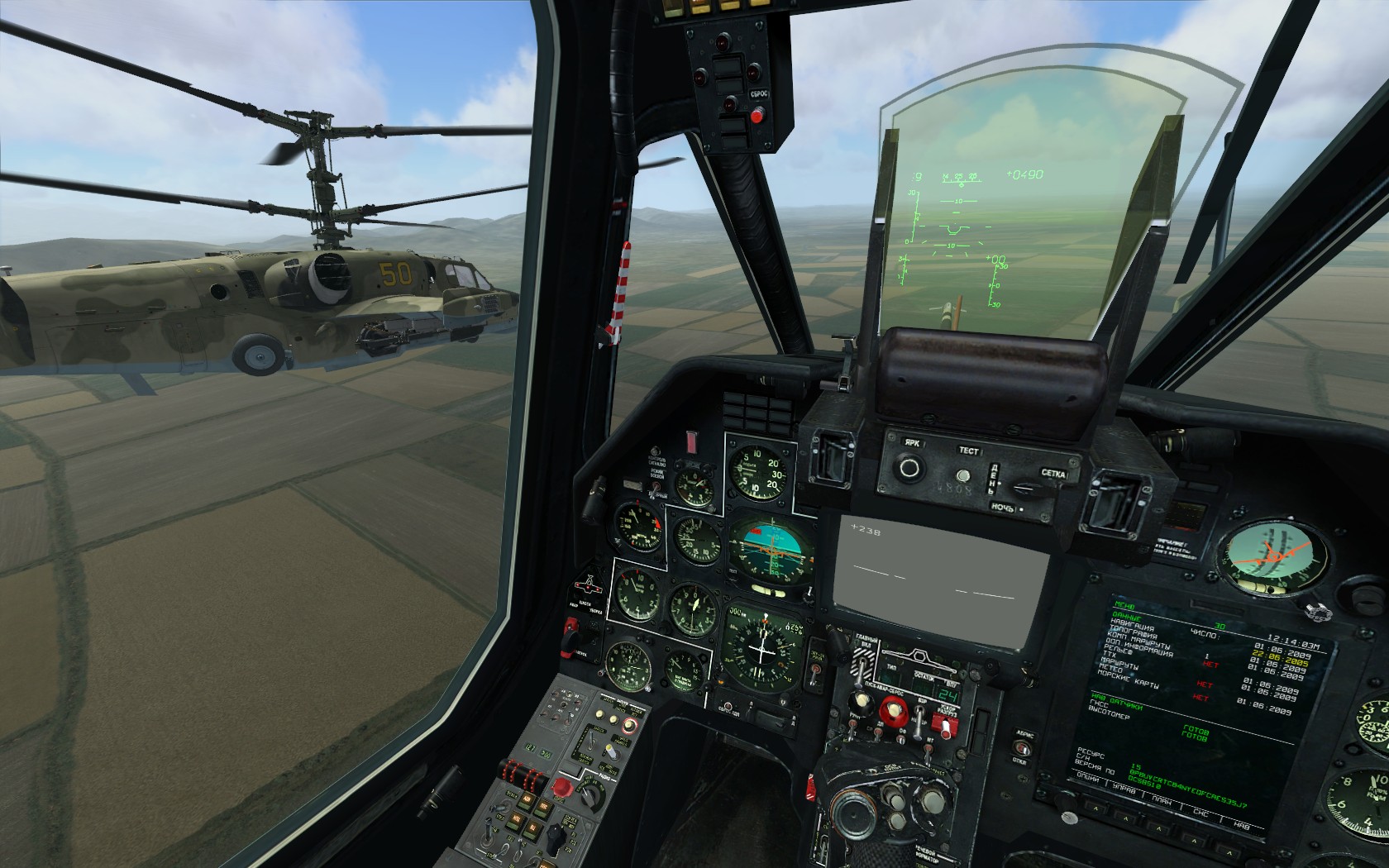Turn the HUD ЯРК brightness knob
This screenshot has height=868, width=1389.
(x=909, y=468)
